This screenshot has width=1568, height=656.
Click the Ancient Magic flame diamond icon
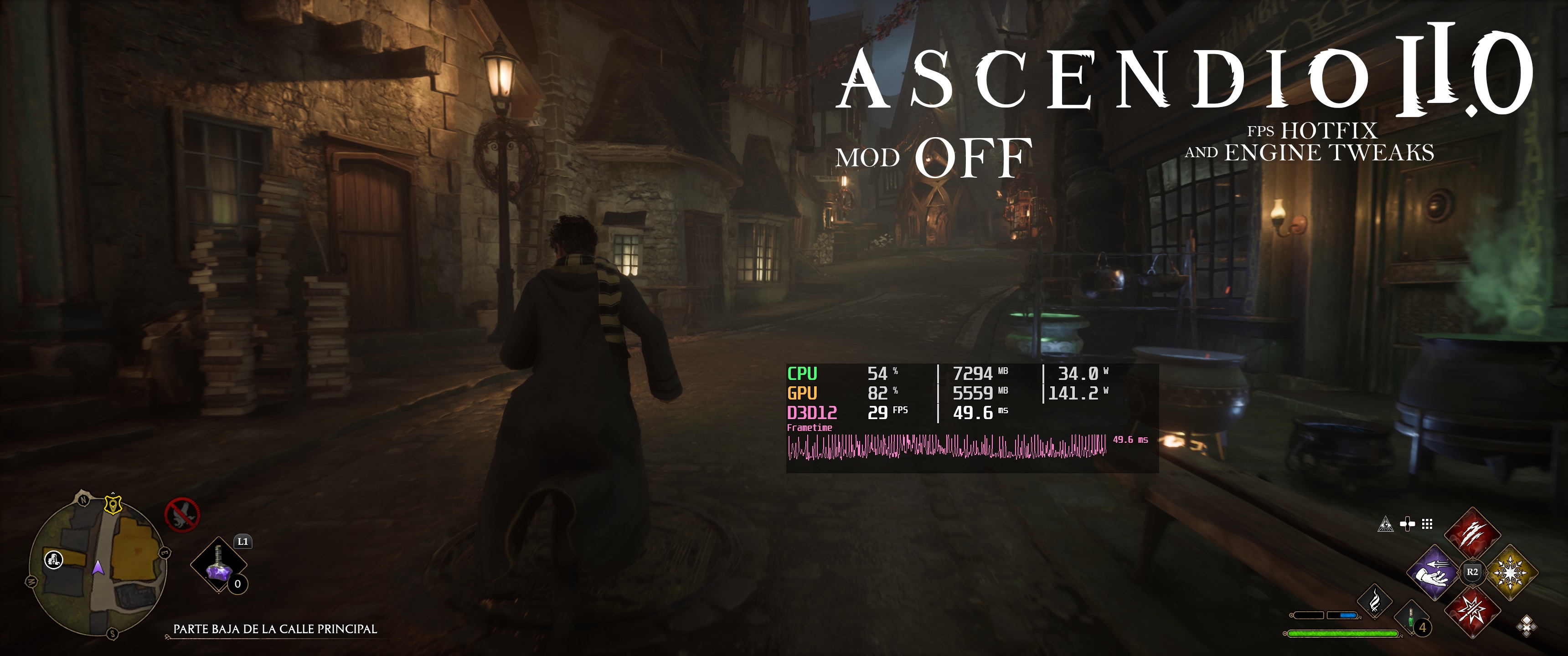[x=1375, y=602]
